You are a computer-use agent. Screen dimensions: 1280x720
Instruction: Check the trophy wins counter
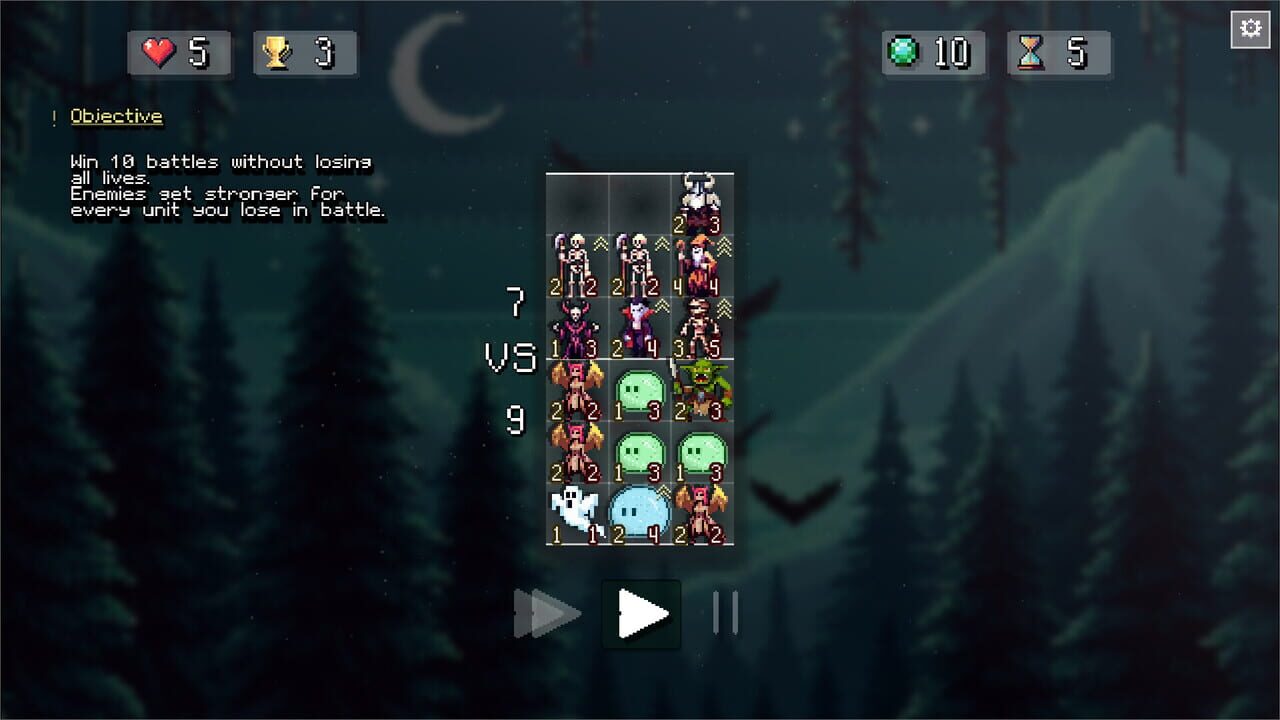[x=305, y=55]
